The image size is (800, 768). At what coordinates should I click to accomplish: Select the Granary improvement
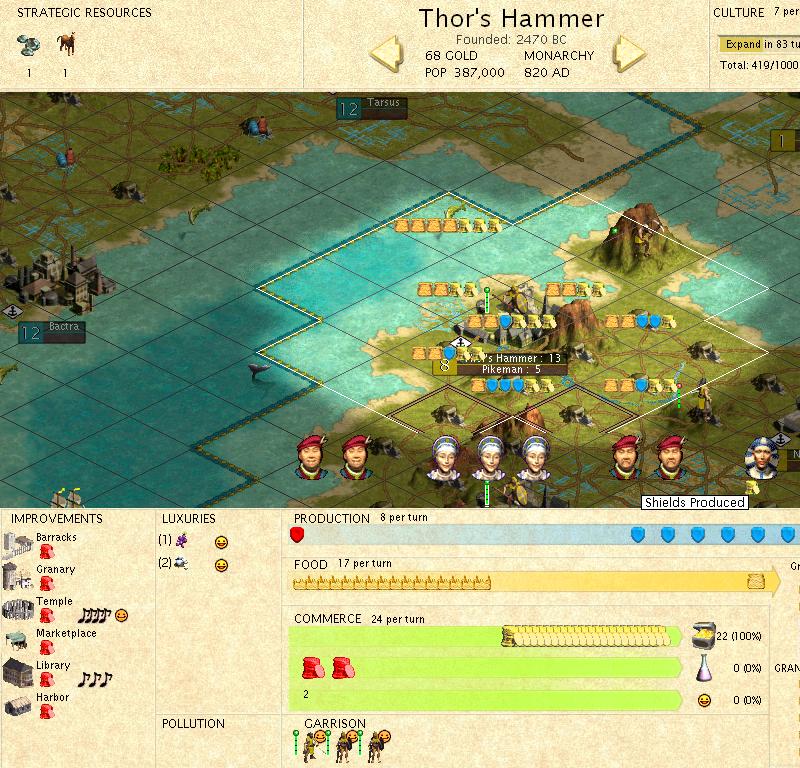click(x=55, y=570)
